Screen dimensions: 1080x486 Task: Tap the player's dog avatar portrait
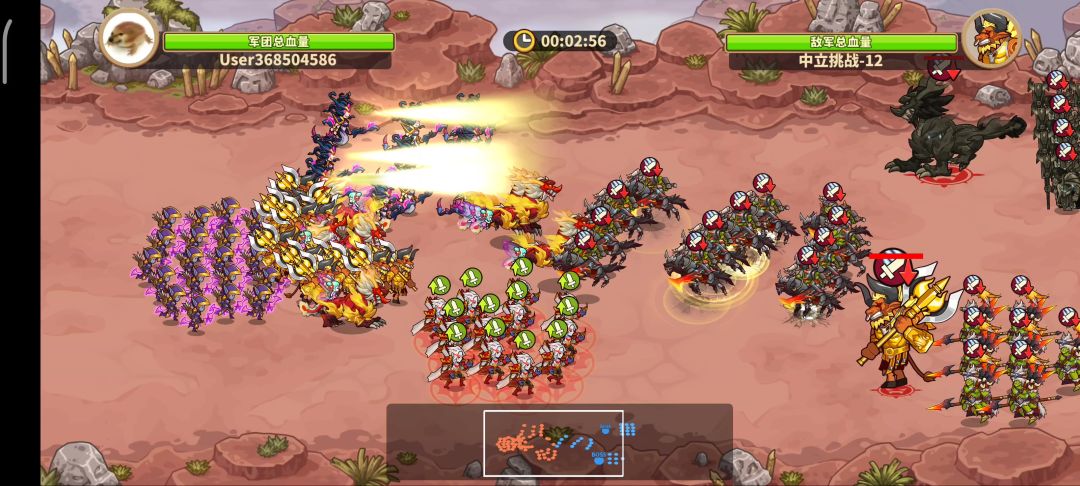[x=129, y=38]
